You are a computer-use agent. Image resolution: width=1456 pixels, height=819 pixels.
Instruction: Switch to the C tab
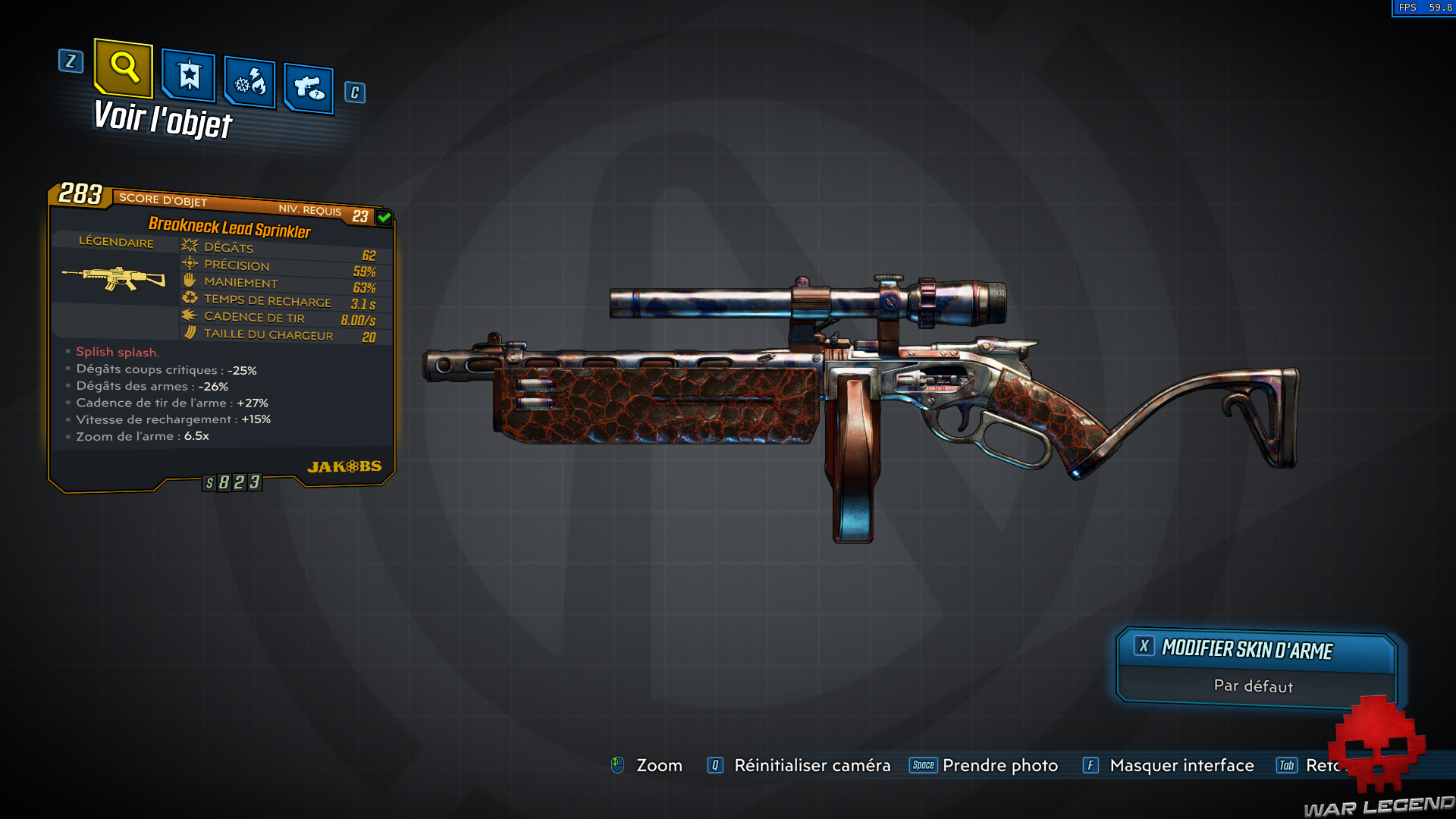353,93
